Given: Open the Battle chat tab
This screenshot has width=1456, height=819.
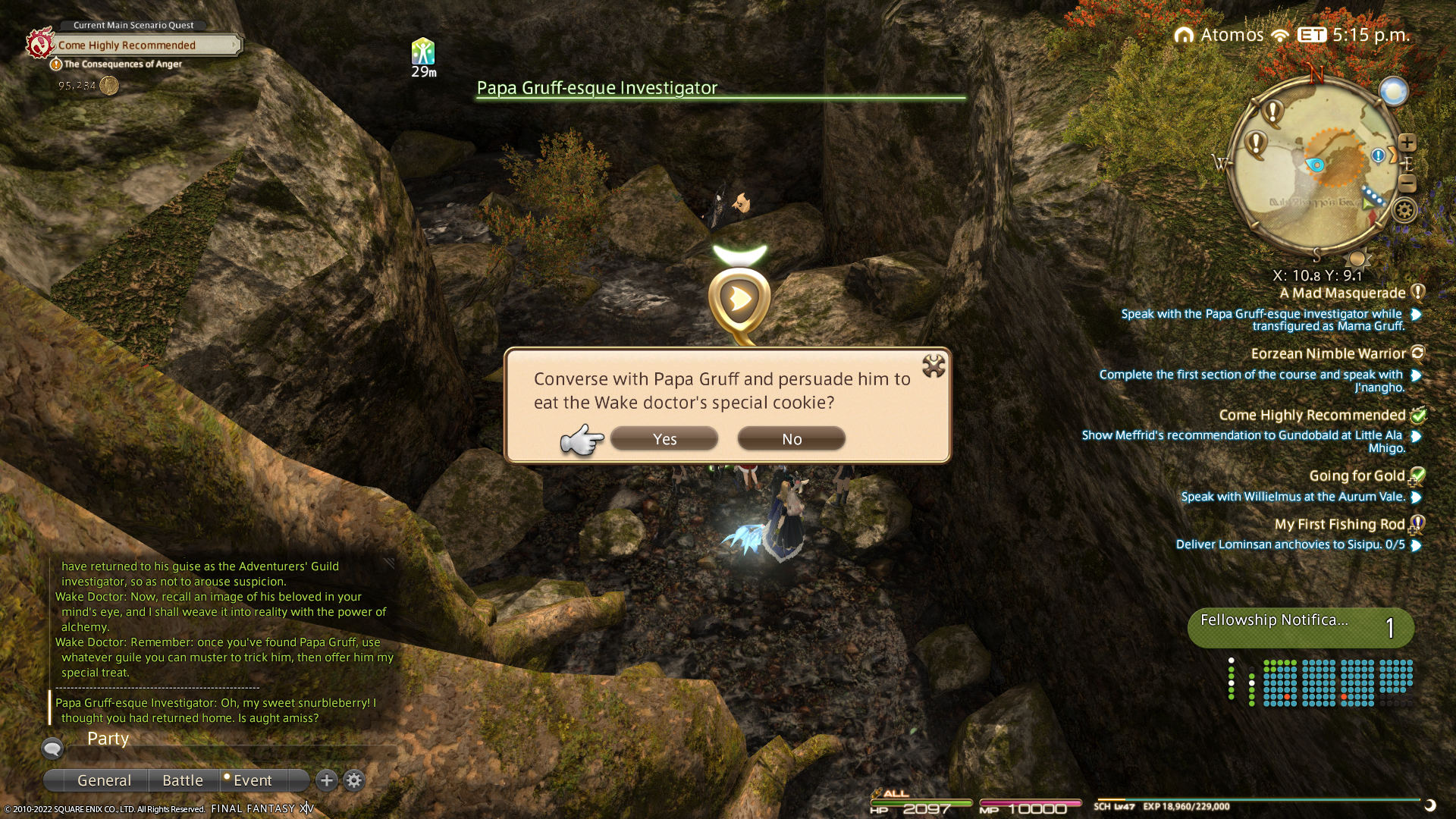Looking at the screenshot, I should (183, 780).
